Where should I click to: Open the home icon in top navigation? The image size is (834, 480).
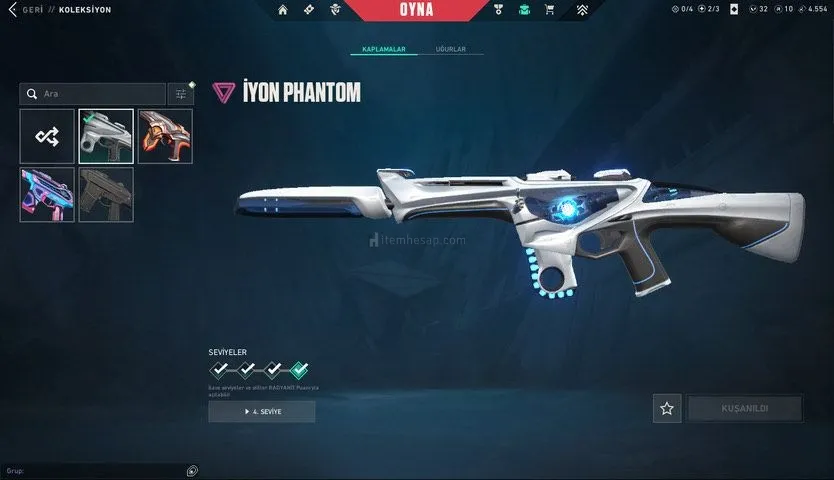[x=283, y=10]
